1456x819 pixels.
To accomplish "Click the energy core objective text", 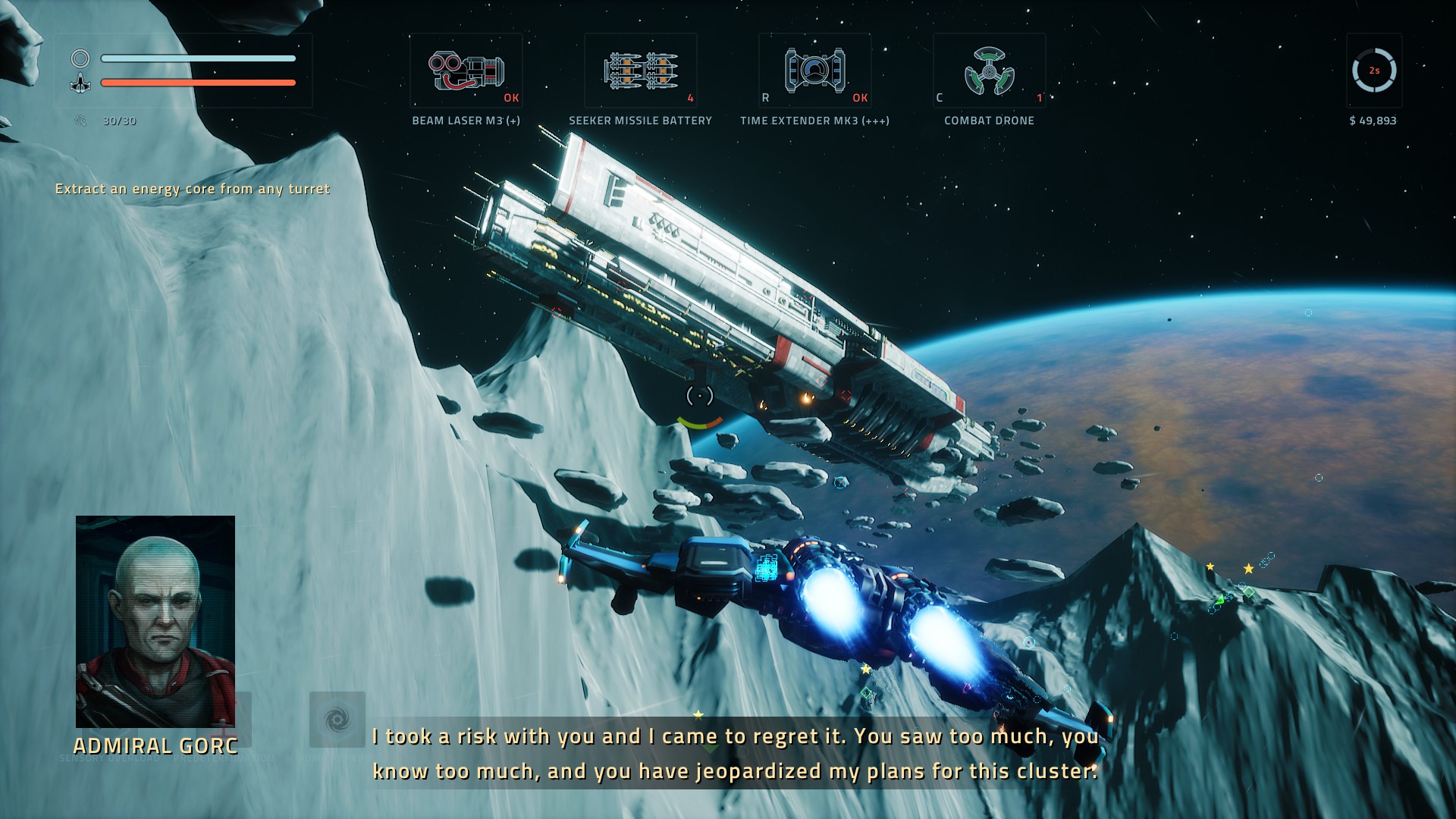I will tap(193, 189).
